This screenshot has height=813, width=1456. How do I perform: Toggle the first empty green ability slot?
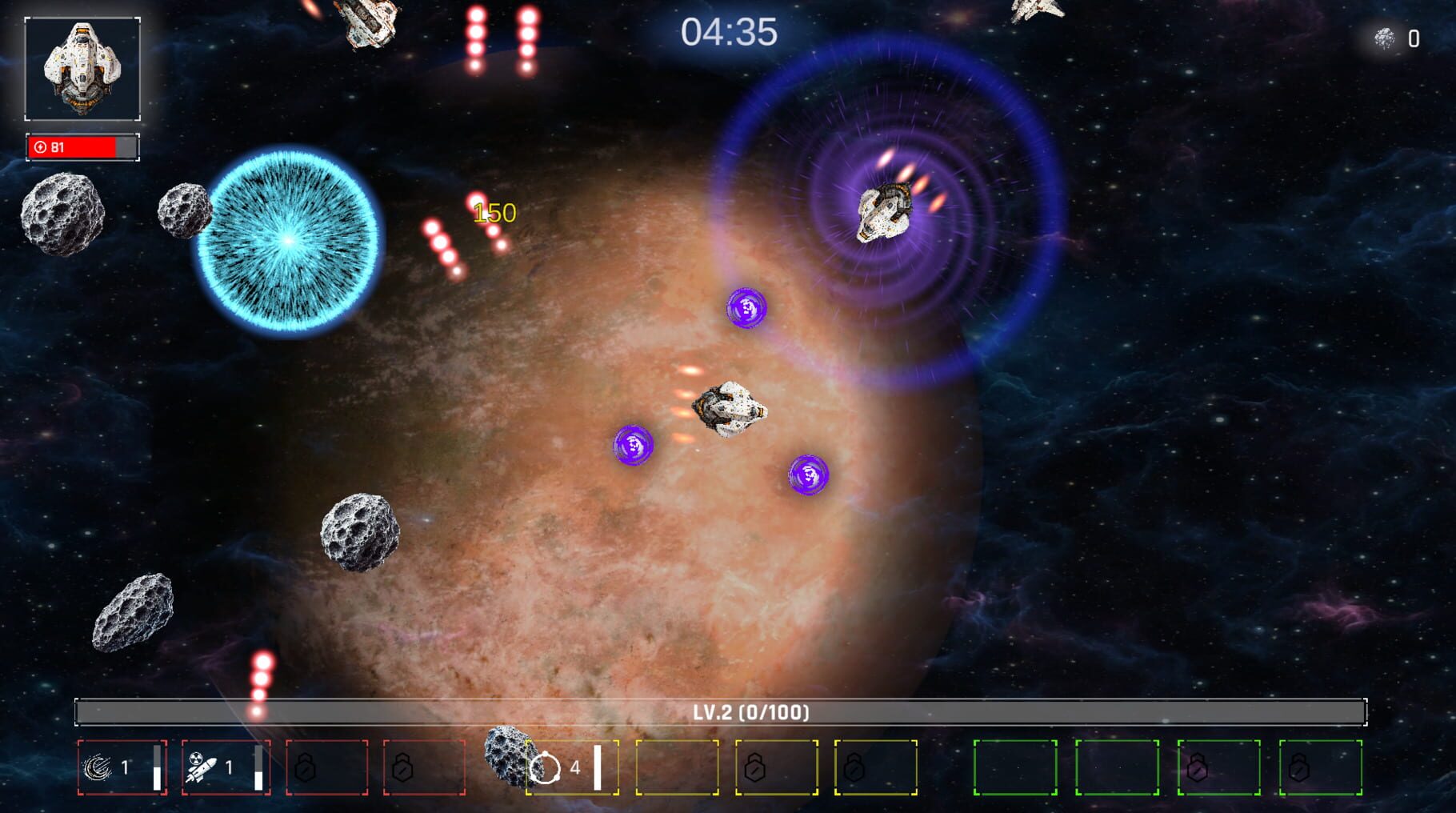[1014, 767]
